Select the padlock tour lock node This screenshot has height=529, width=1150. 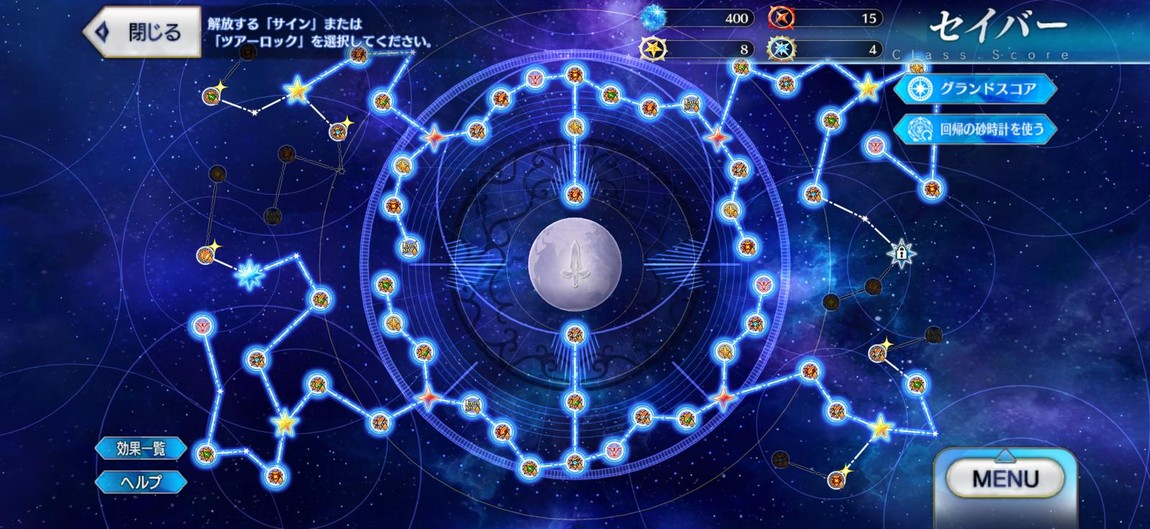(x=902, y=254)
